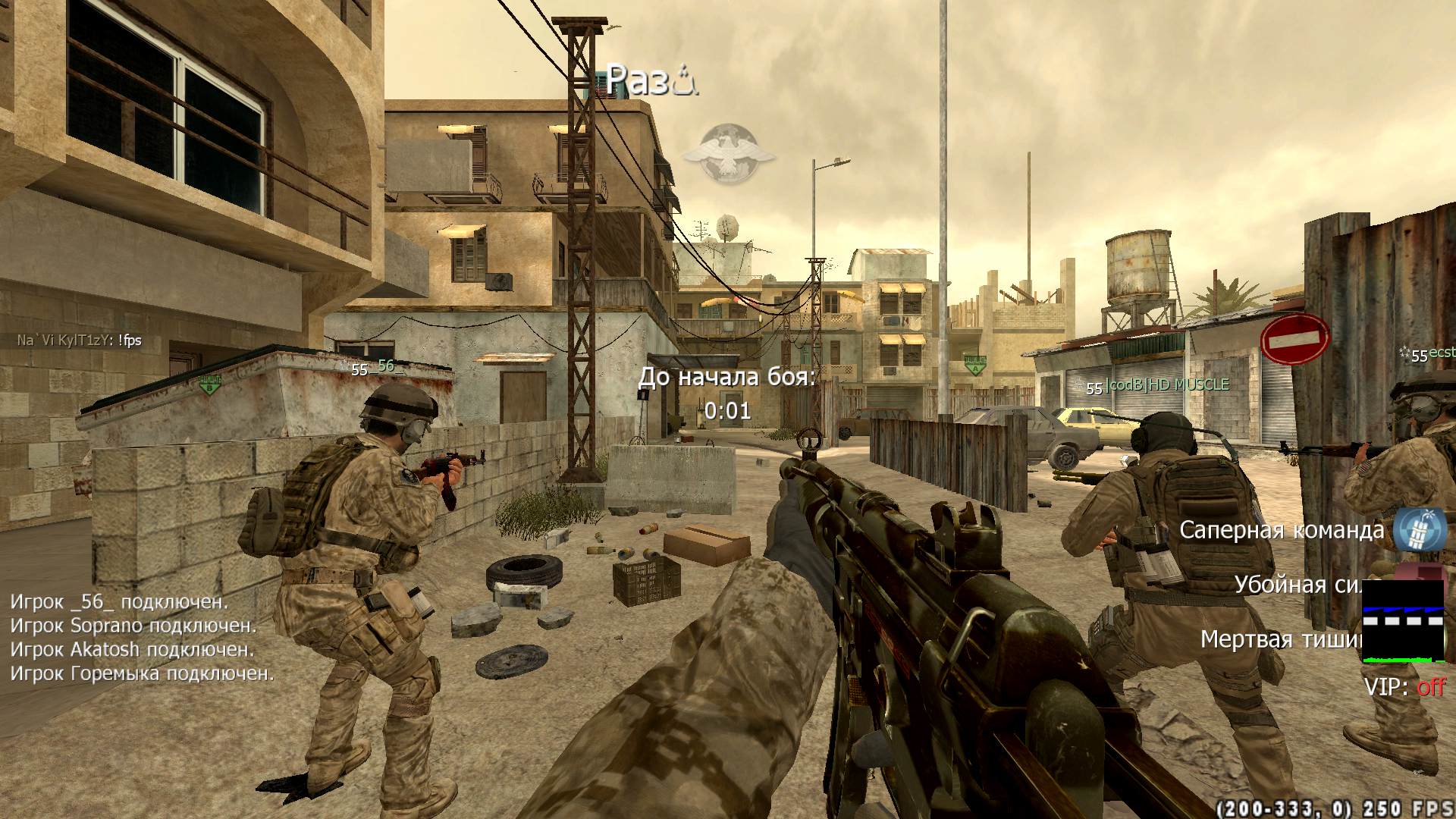1456x819 pixels.
Task: Click the eagle faction emblem
Action: point(729,154)
